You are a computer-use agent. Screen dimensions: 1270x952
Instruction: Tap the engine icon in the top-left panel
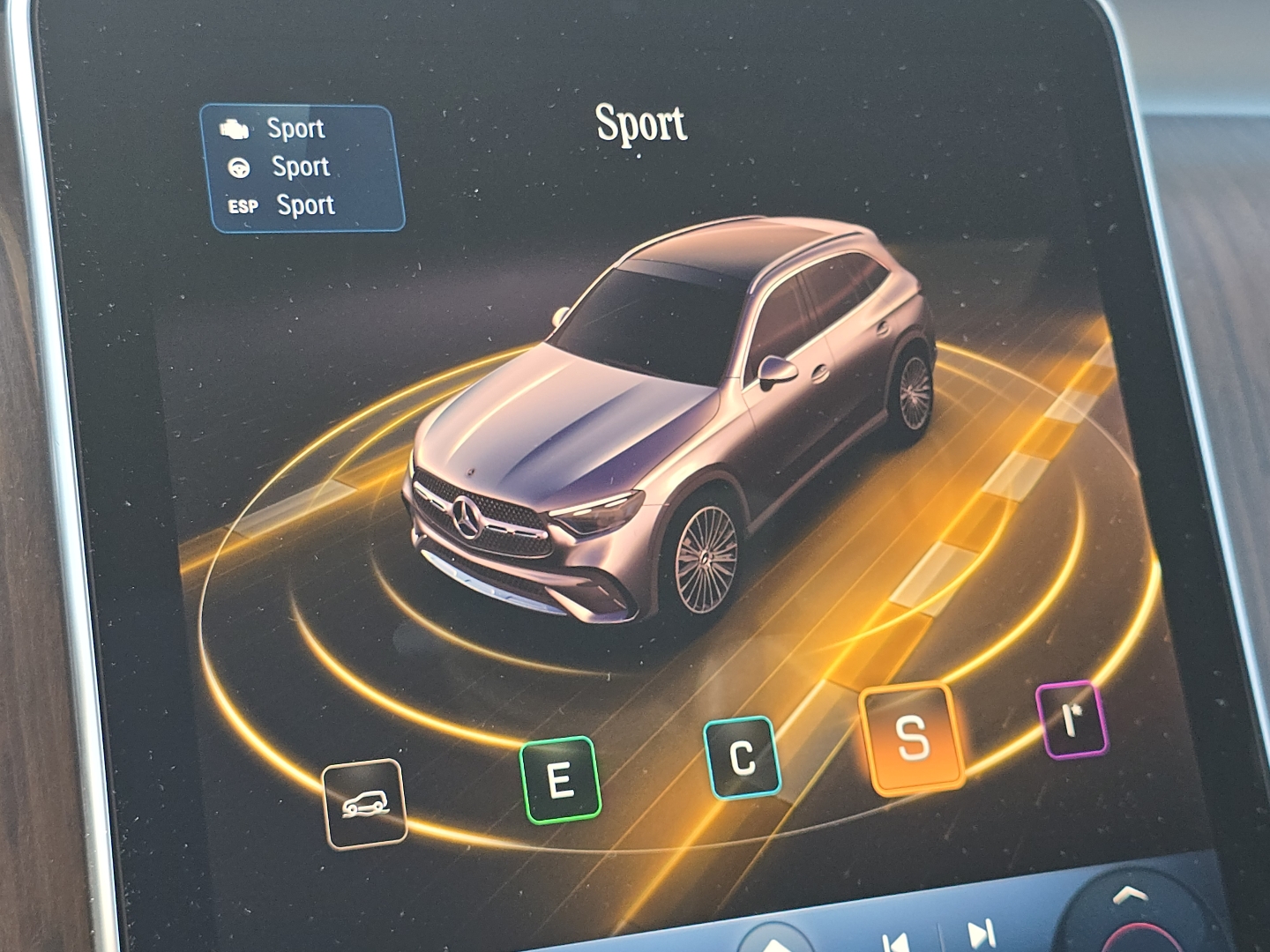coord(235,128)
